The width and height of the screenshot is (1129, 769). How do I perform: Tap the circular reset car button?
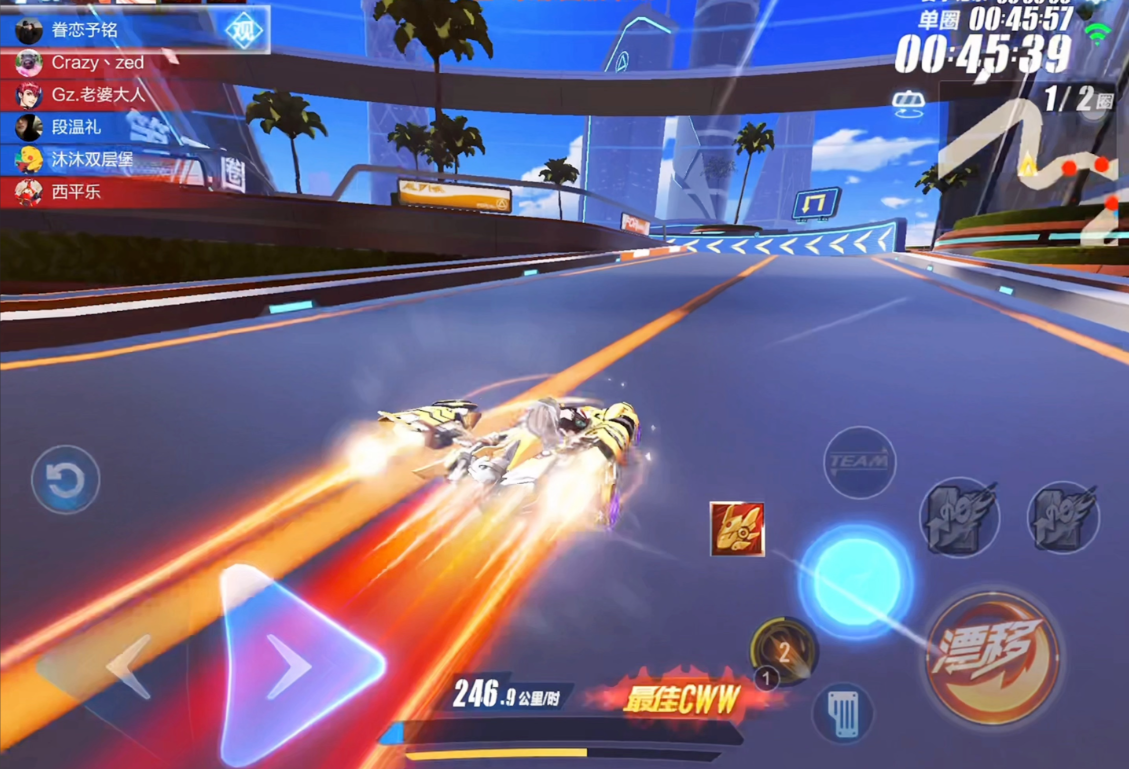tap(66, 480)
